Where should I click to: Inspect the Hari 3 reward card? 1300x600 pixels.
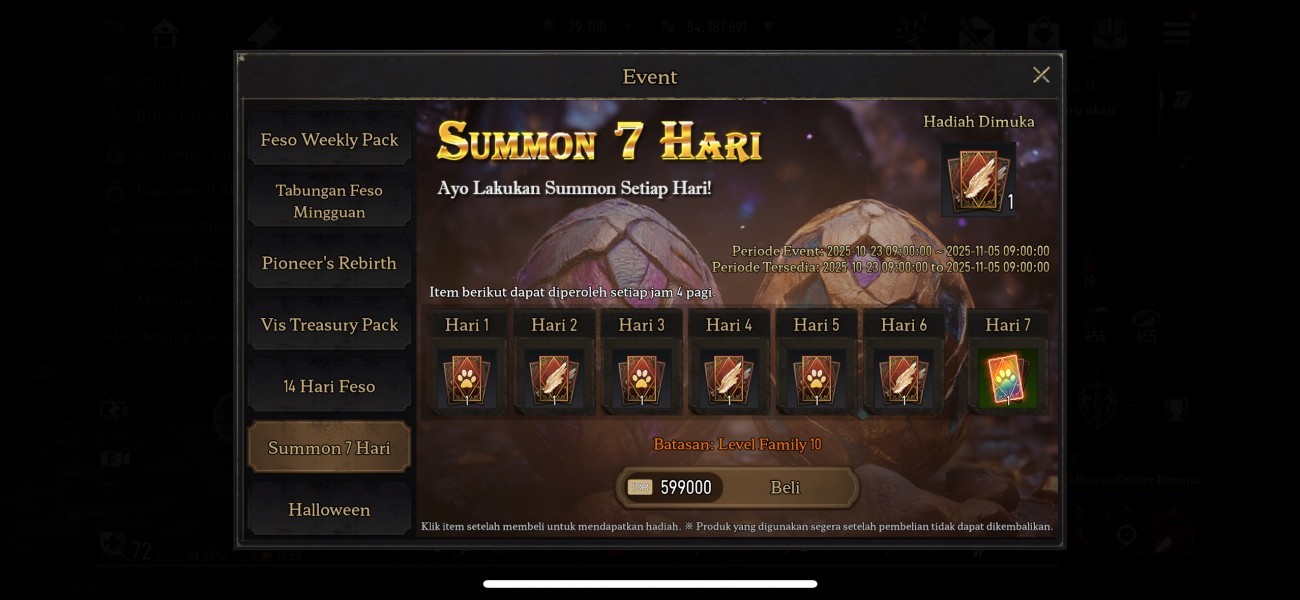coord(641,379)
